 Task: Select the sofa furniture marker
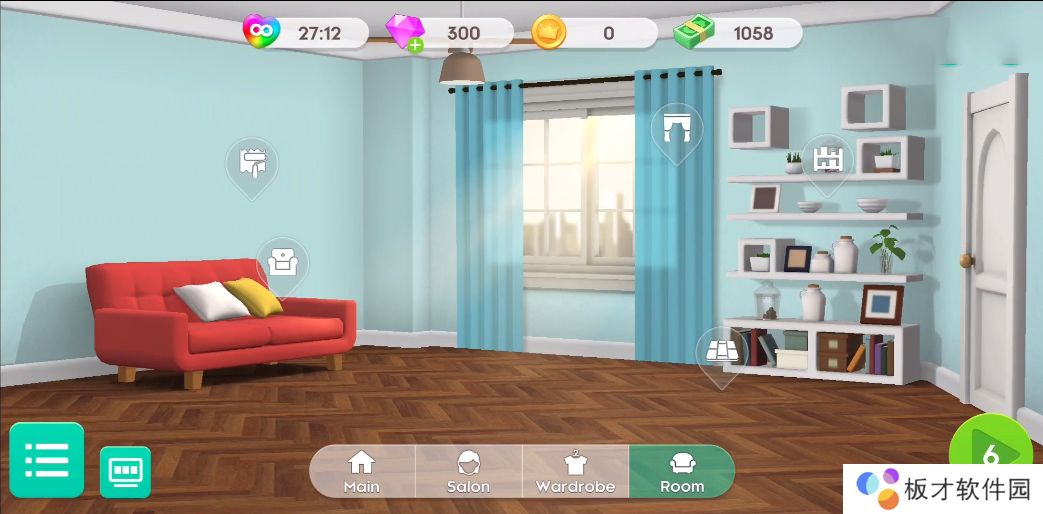282,263
